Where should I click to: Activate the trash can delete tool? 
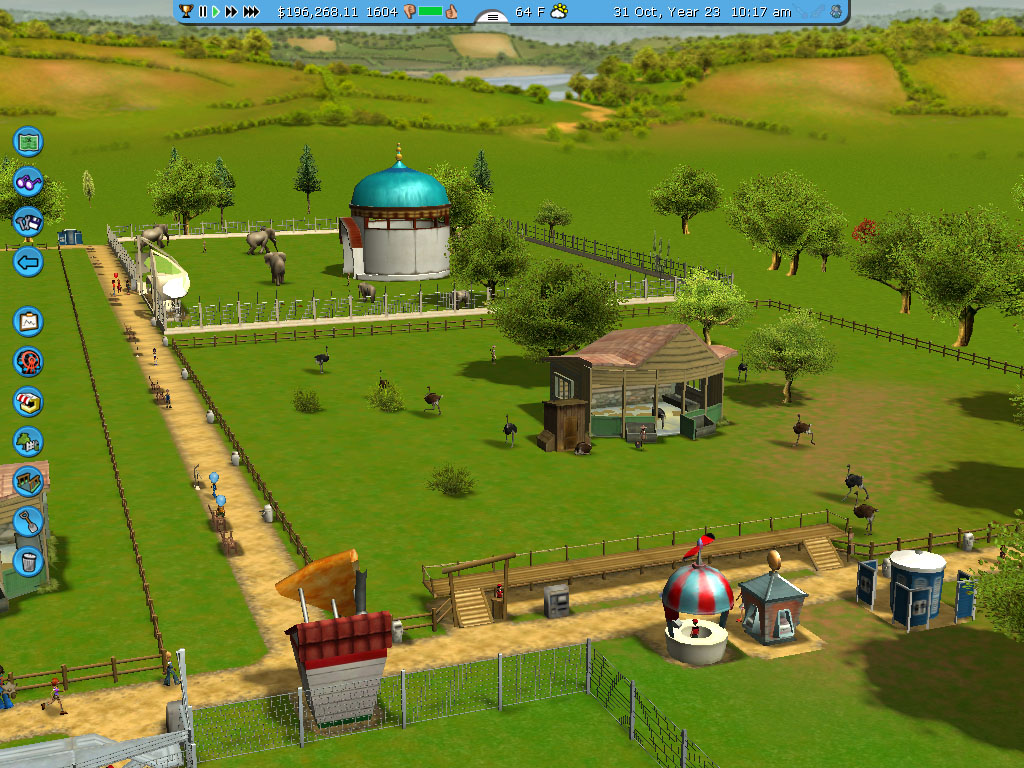pyautogui.click(x=28, y=560)
